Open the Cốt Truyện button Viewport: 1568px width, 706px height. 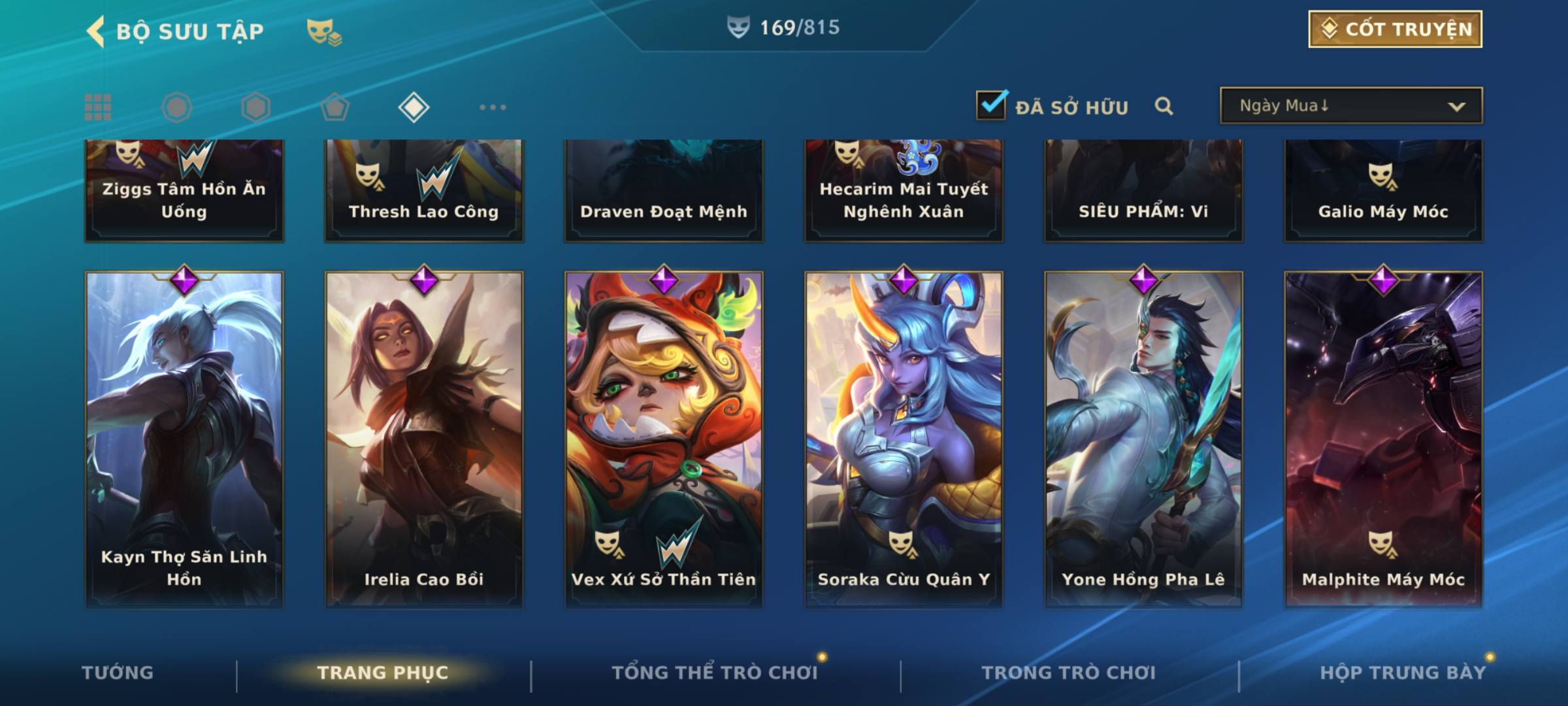coord(1395,29)
